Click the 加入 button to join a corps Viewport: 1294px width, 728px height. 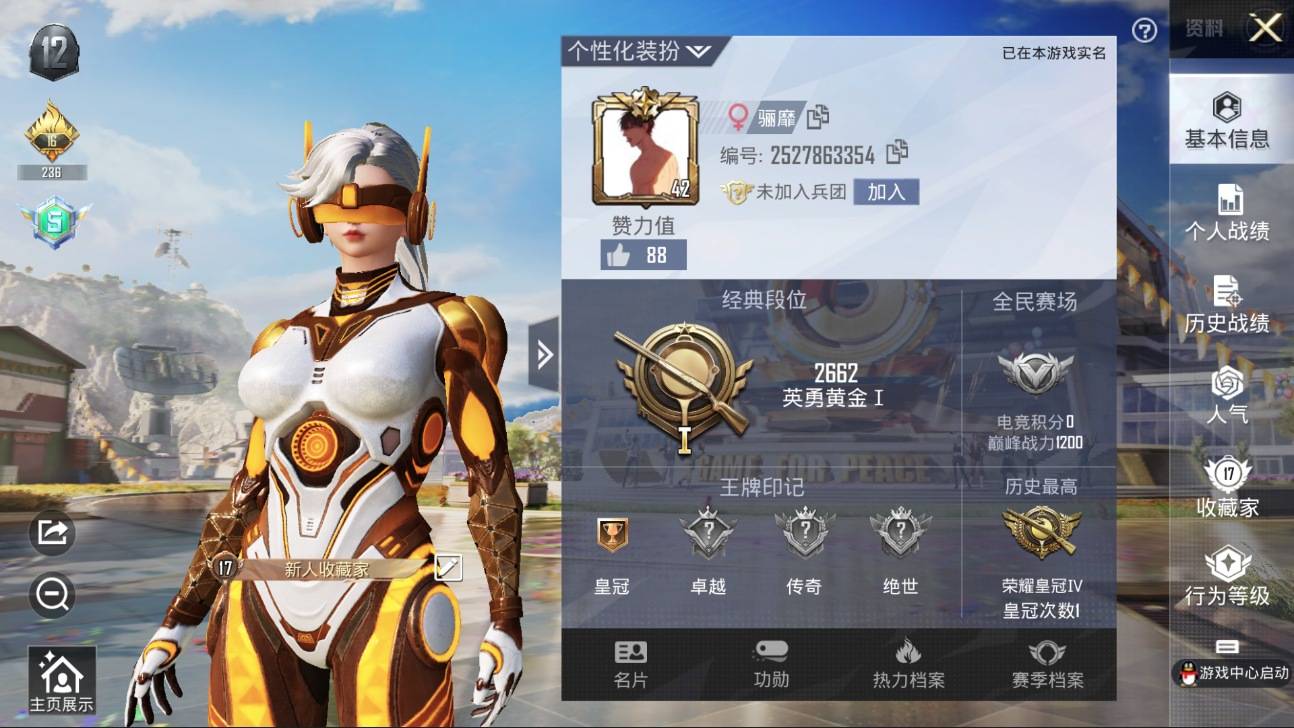[885, 192]
